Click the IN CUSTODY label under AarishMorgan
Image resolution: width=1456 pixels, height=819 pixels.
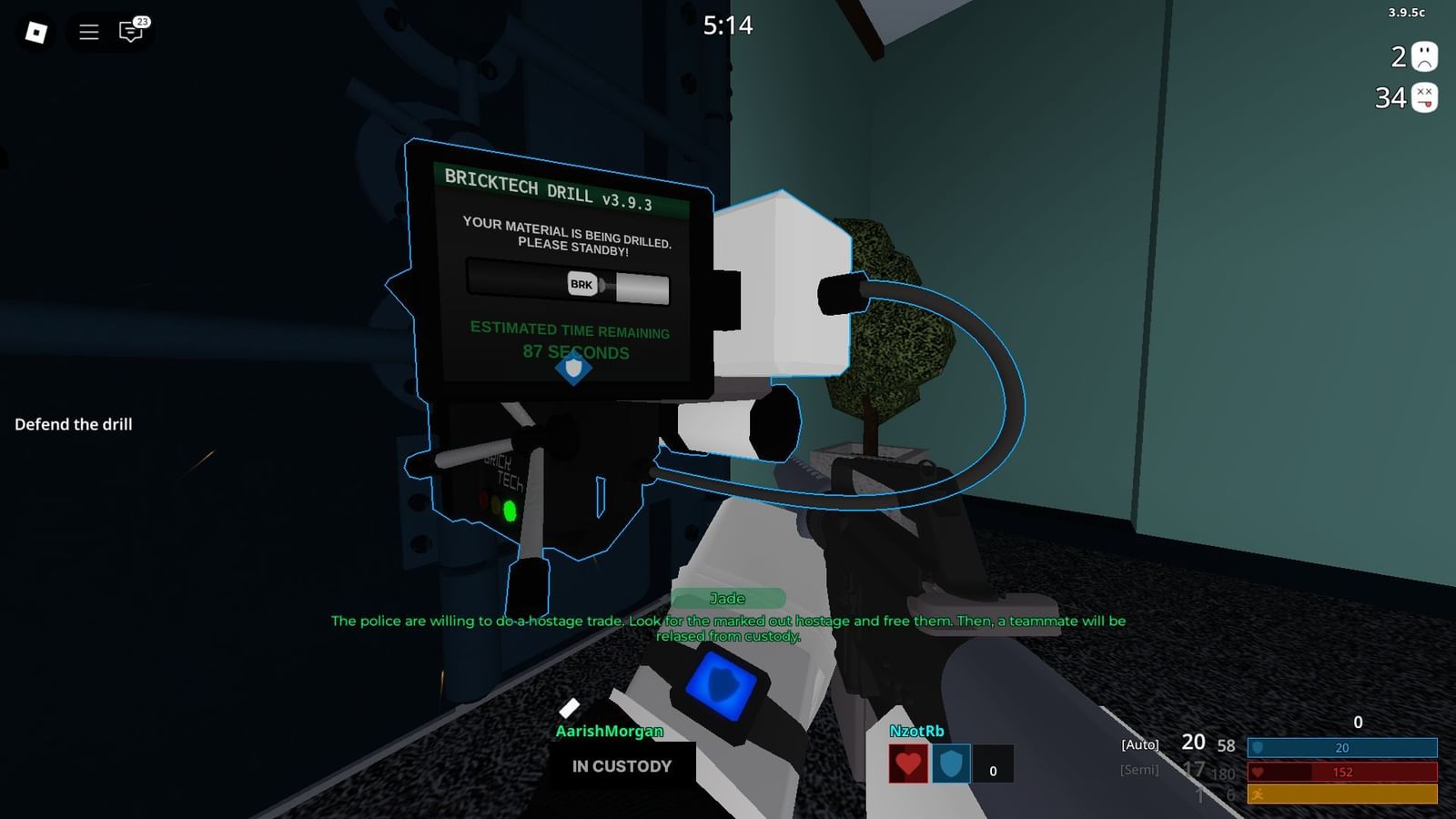(622, 766)
